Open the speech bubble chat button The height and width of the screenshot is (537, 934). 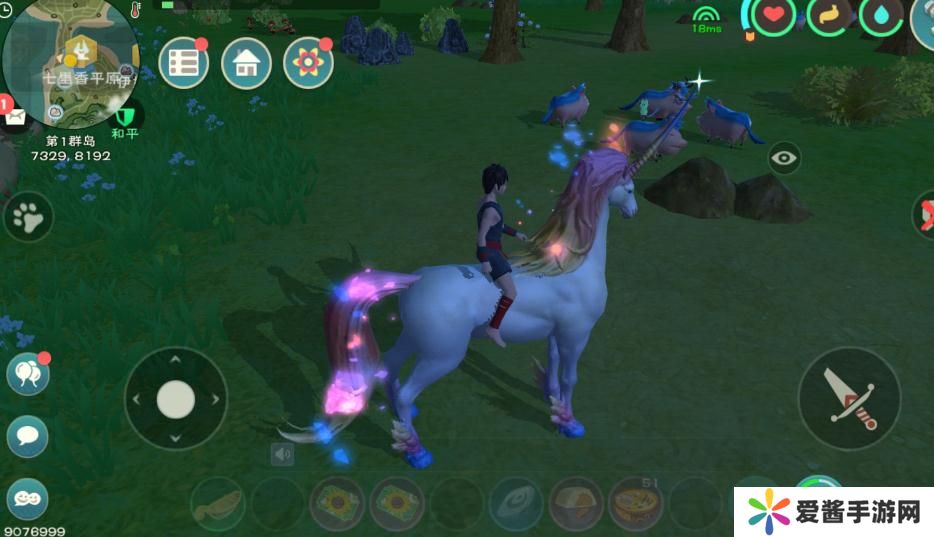click(x=27, y=436)
